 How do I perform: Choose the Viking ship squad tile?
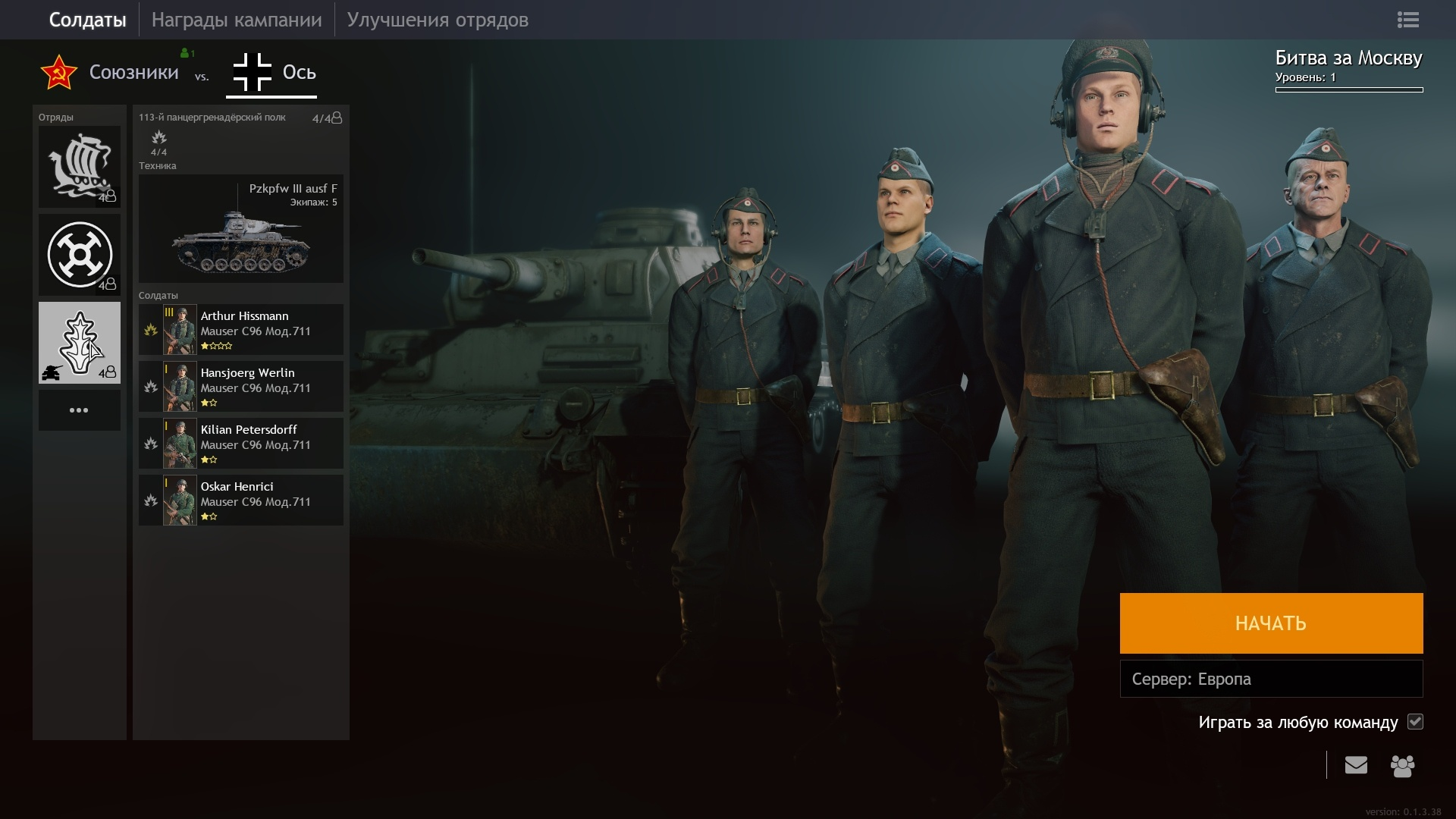tap(80, 167)
